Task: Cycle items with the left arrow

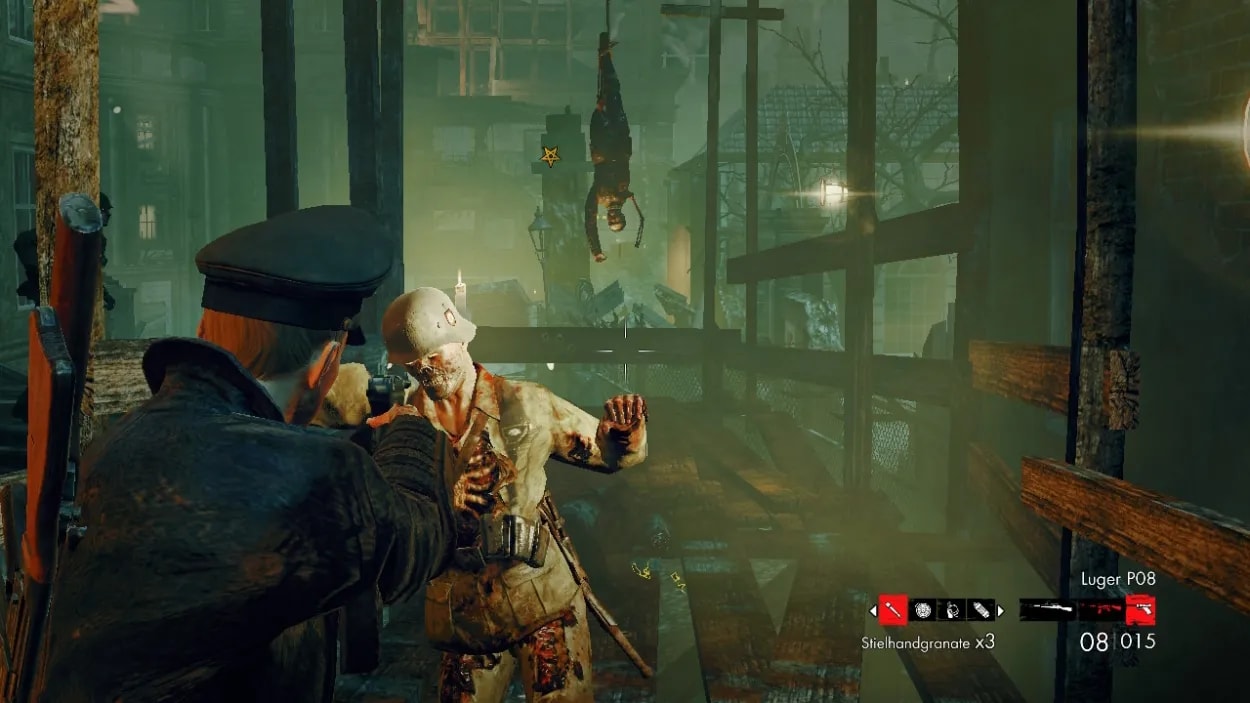Action: point(873,610)
